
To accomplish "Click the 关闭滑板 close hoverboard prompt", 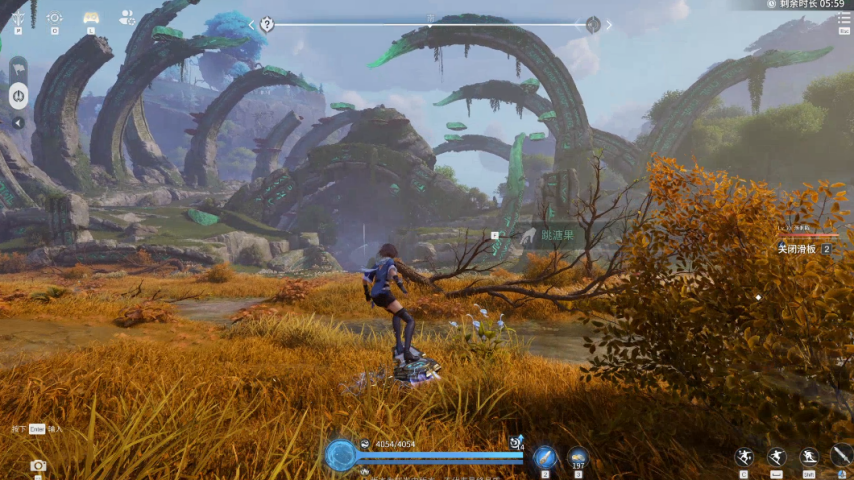I will (798, 249).
